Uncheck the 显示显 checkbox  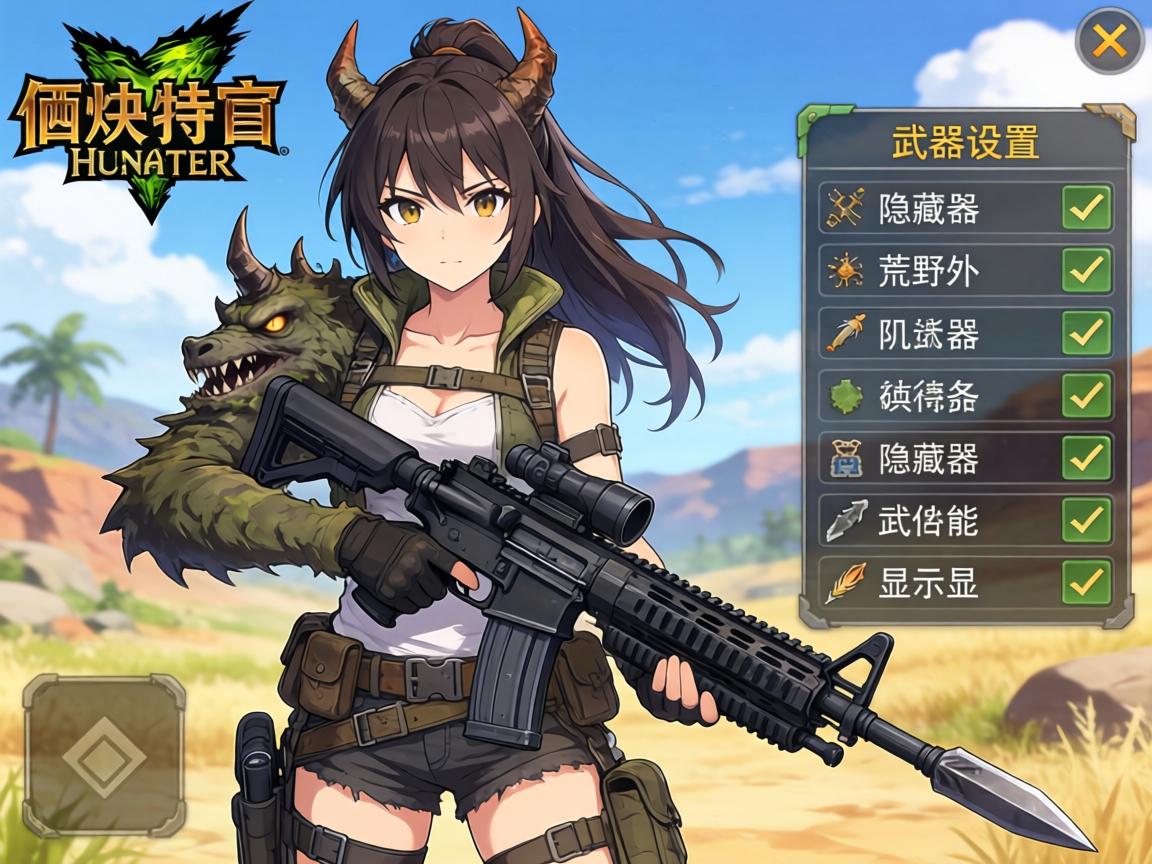coord(1086,582)
